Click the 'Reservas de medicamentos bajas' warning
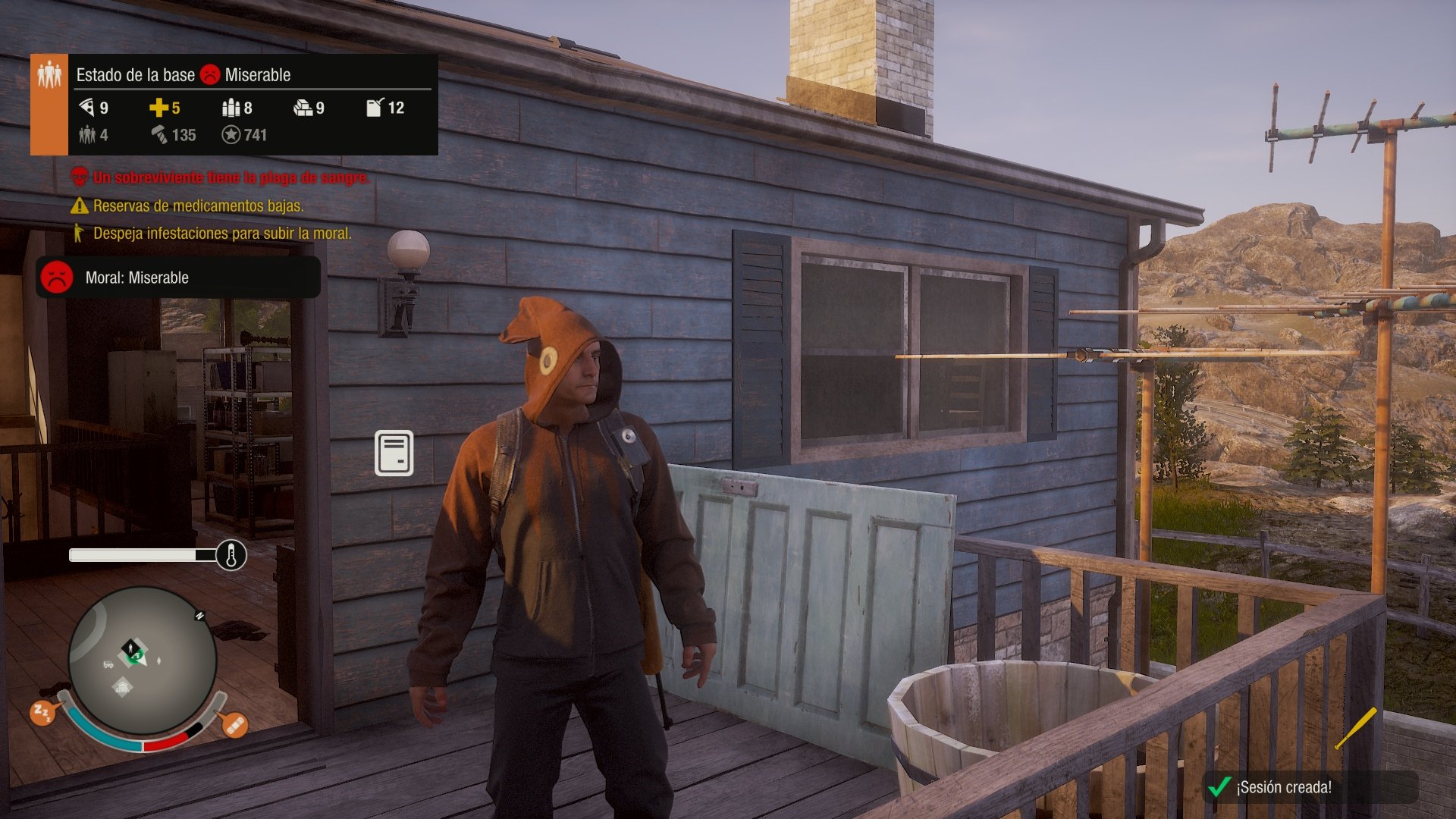The width and height of the screenshot is (1456, 819). click(x=199, y=206)
